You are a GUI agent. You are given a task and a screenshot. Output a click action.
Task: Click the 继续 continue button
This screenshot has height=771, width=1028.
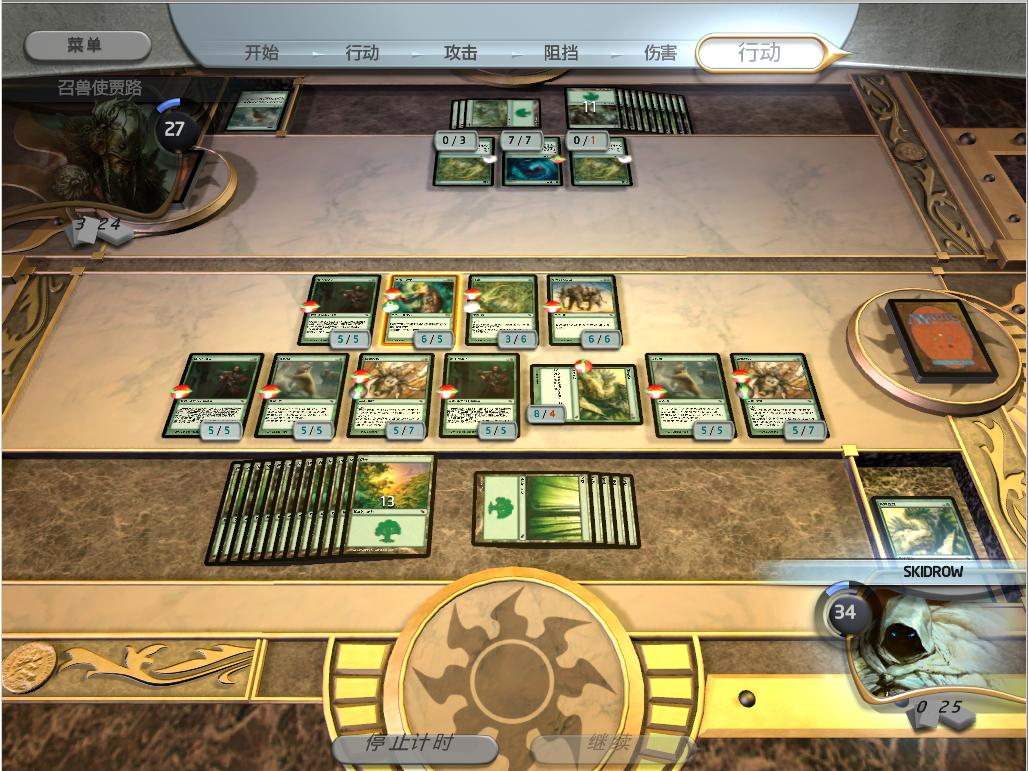pos(610,744)
